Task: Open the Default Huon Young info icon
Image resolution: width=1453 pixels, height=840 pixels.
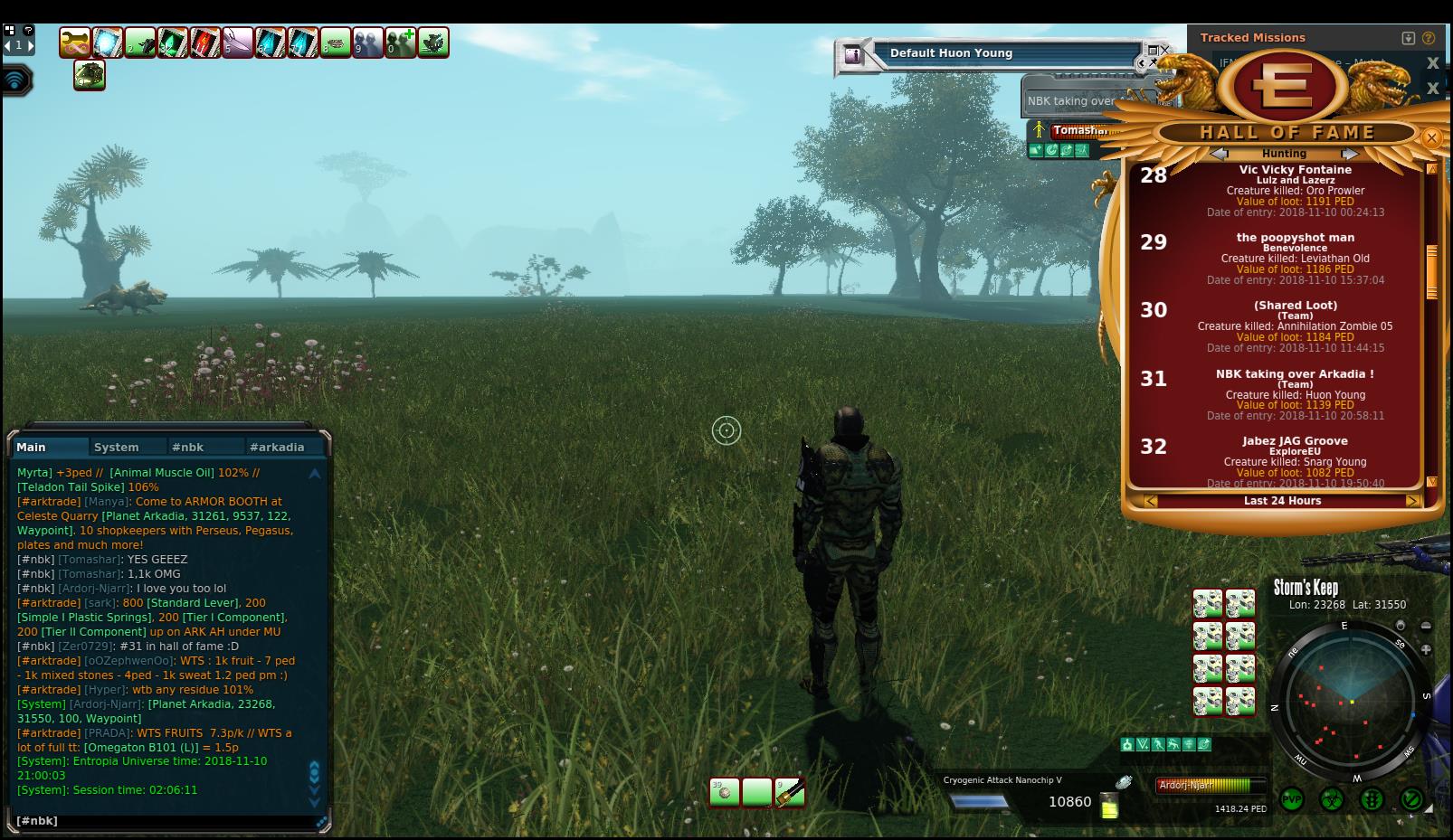Action: (851, 55)
